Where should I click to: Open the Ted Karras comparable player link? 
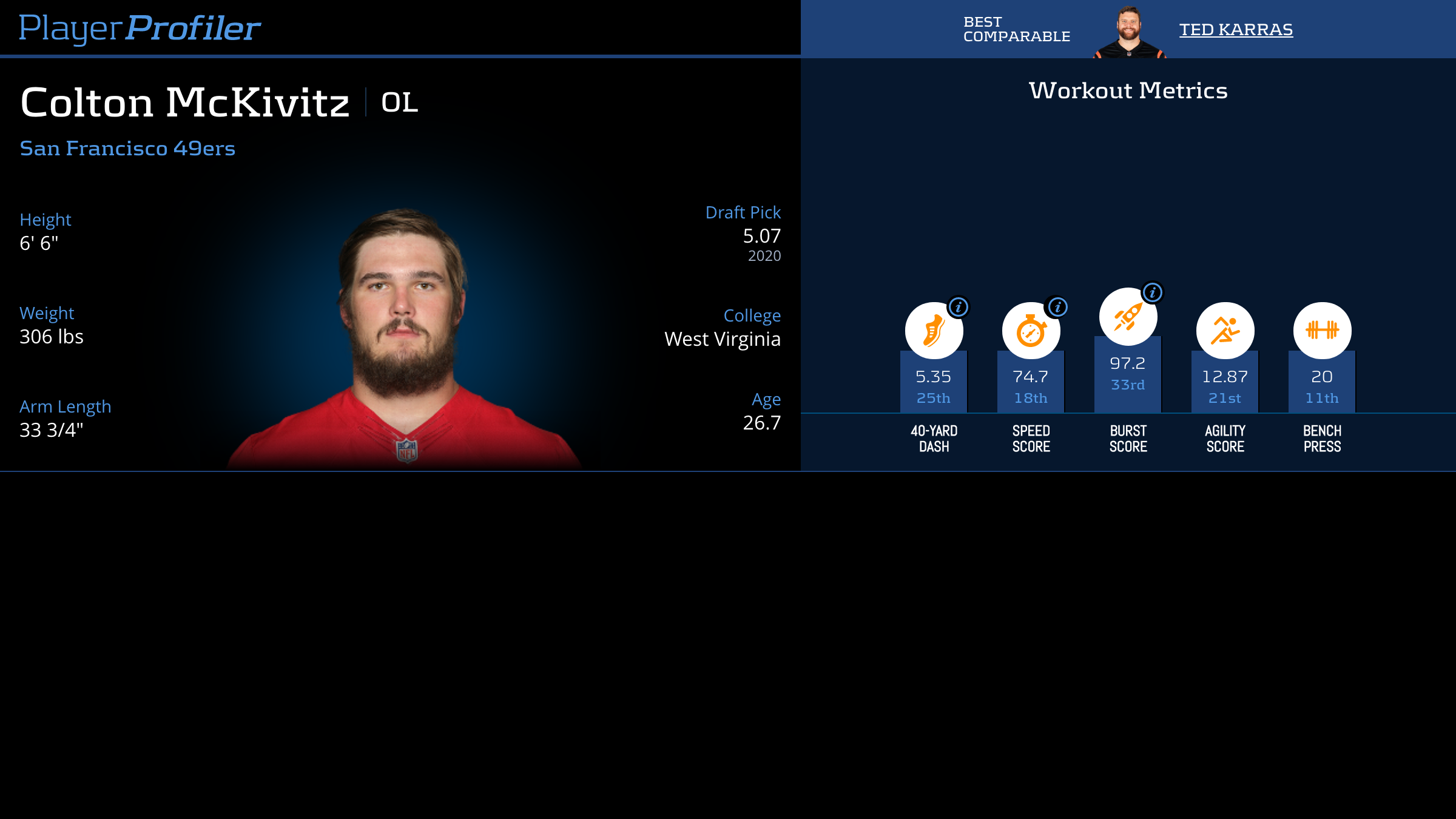click(1236, 29)
